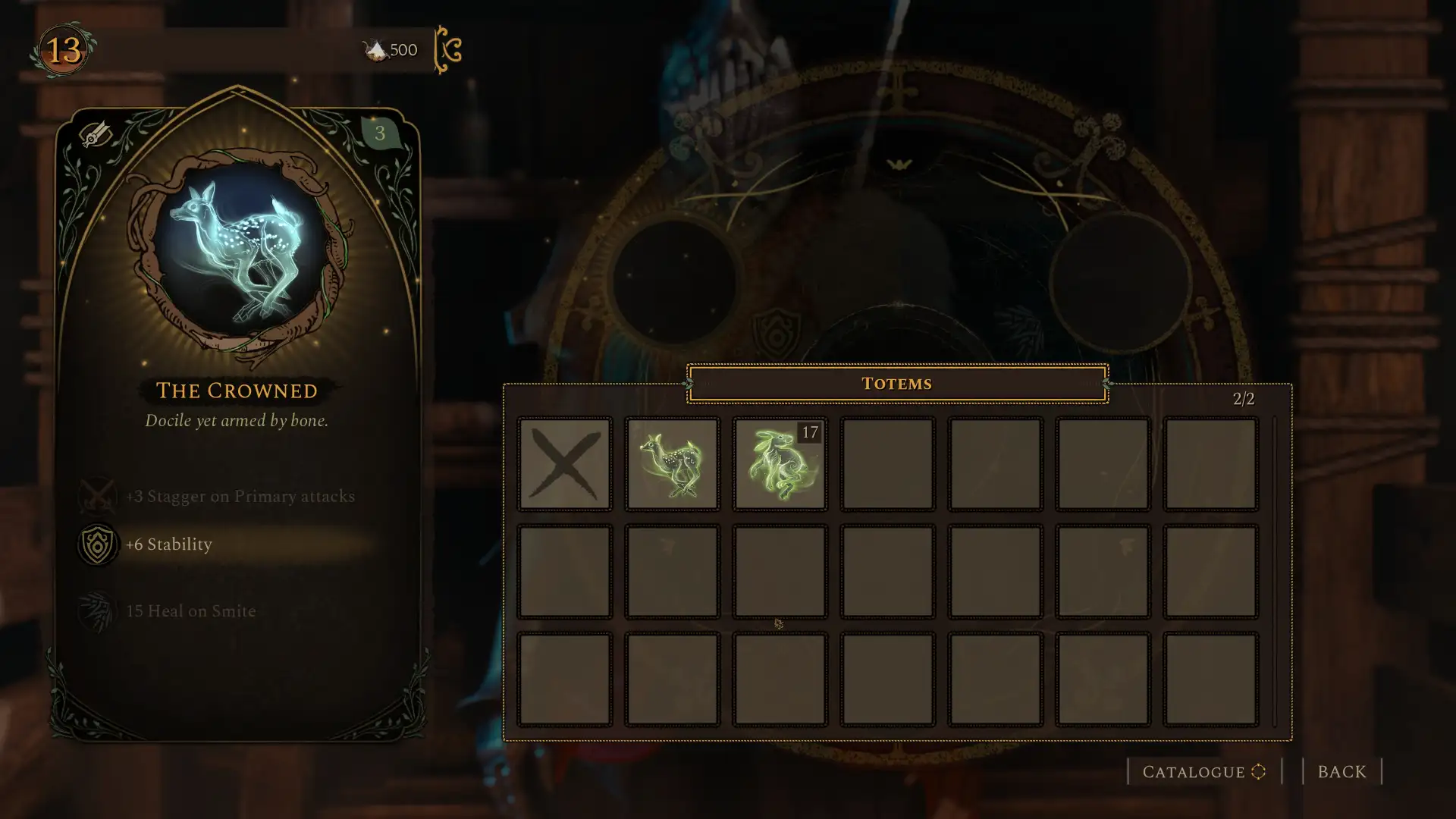Select the green rabbit totem
1456x819 pixels.
[x=780, y=463]
